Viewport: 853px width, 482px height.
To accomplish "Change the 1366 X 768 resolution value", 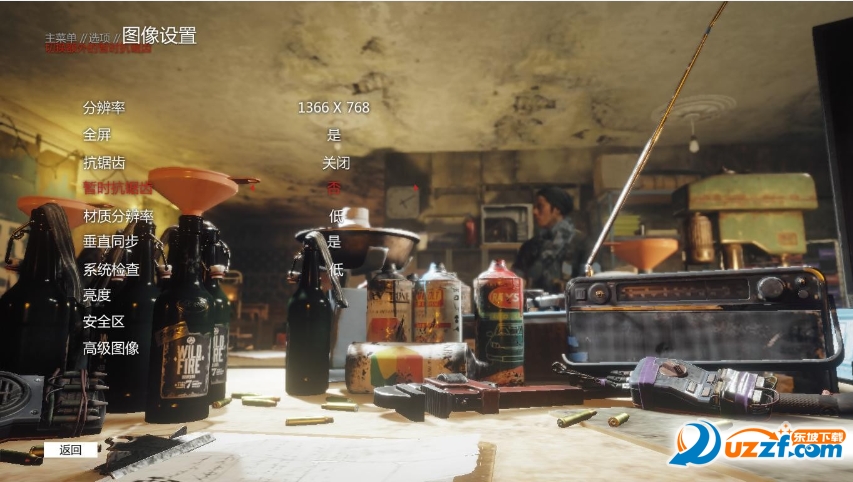I will pyautogui.click(x=333, y=108).
